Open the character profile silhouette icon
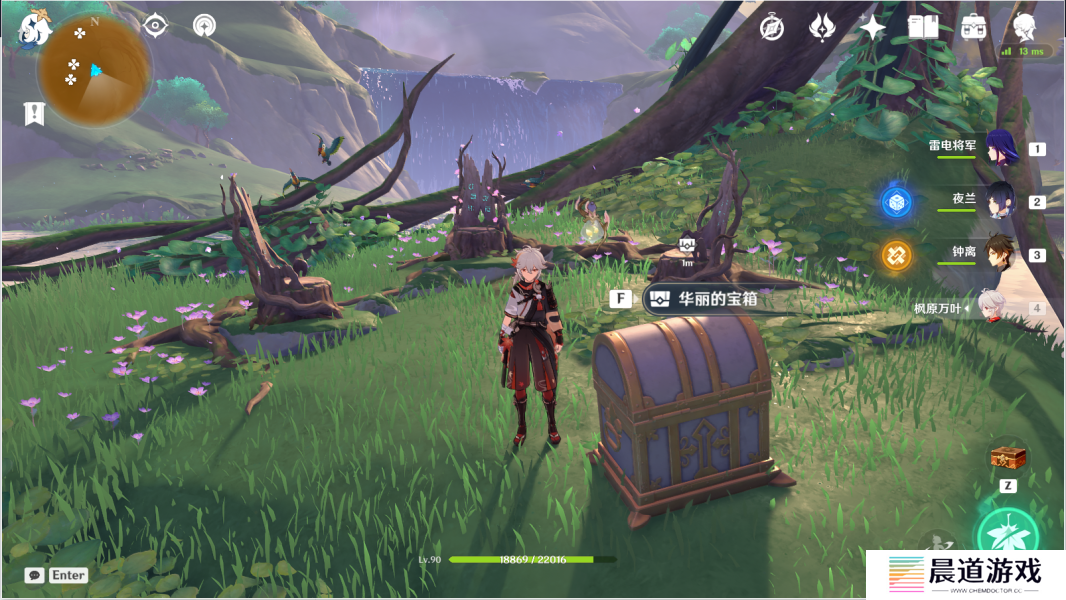 [1024, 26]
